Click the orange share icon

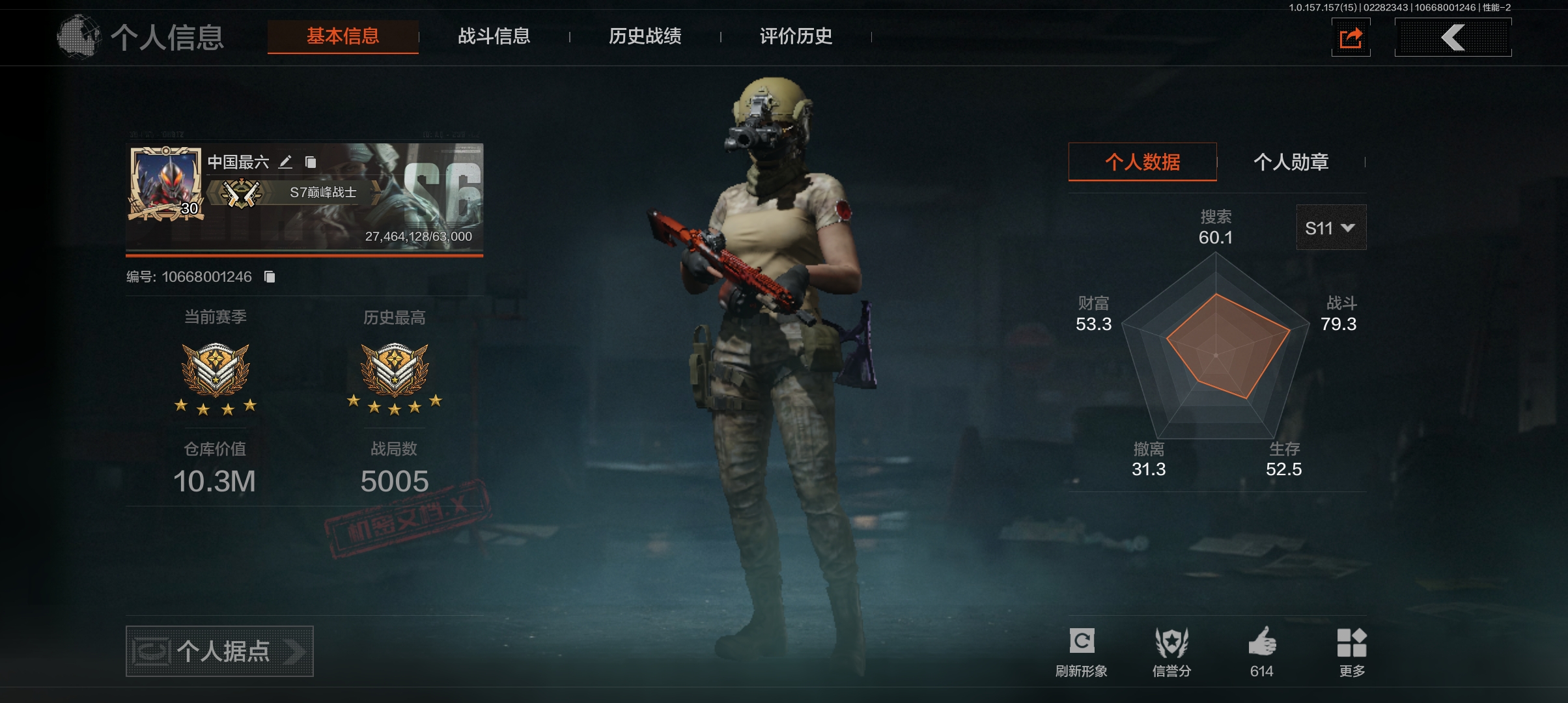[1351, 38]
